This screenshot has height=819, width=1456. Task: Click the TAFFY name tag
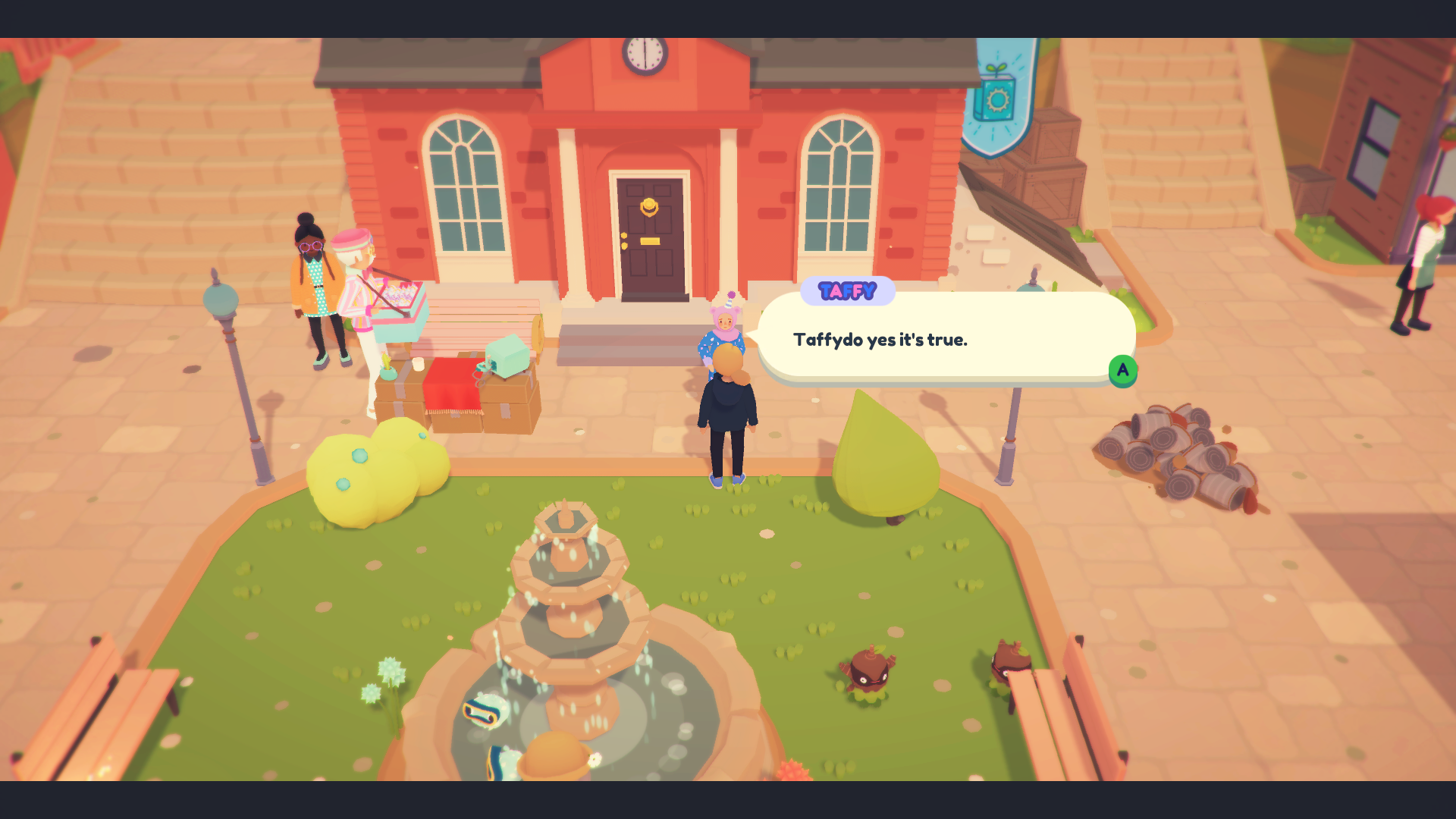pyautogui.click(x=847, y=290)
